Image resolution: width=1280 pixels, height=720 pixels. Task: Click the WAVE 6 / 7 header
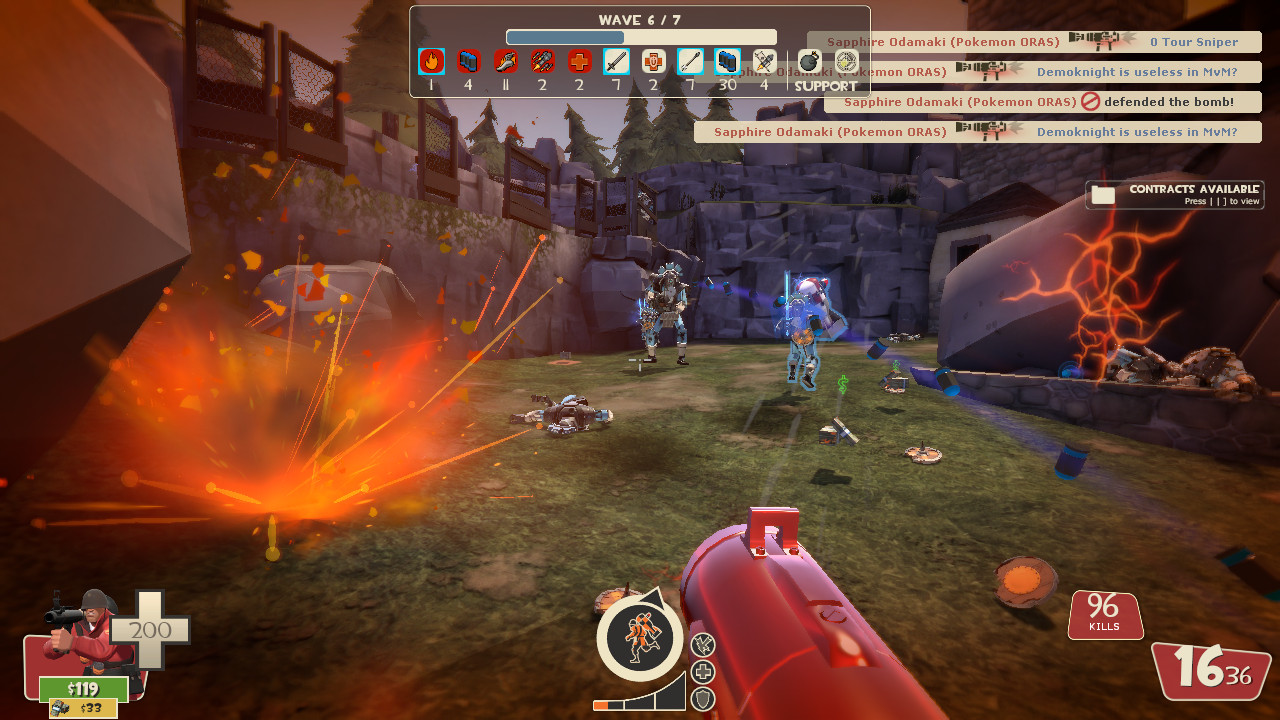pyautogui.click(x=640, y=19)
